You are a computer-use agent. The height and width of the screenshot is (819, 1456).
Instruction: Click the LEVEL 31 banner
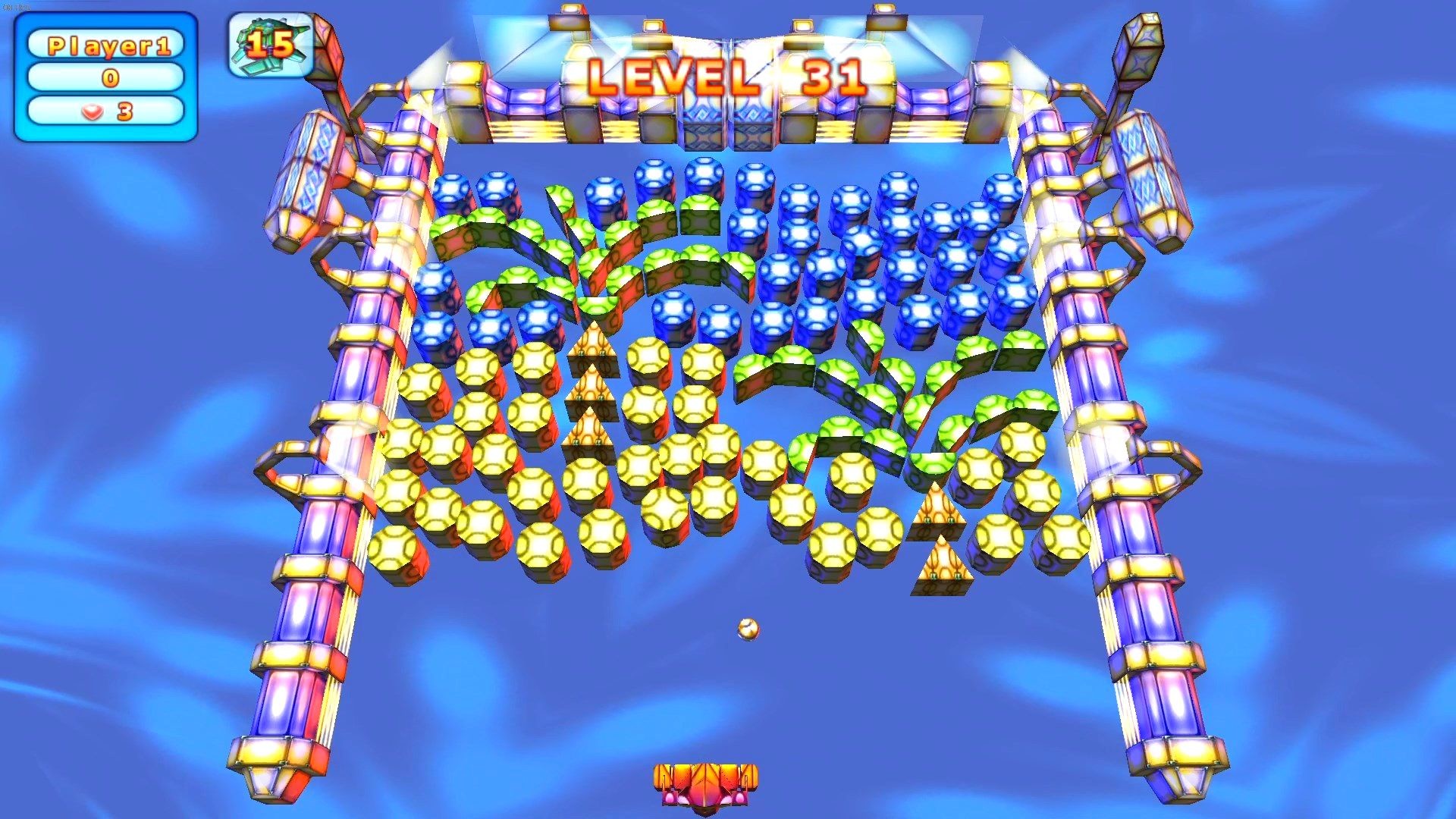click(x=728, y=76)
